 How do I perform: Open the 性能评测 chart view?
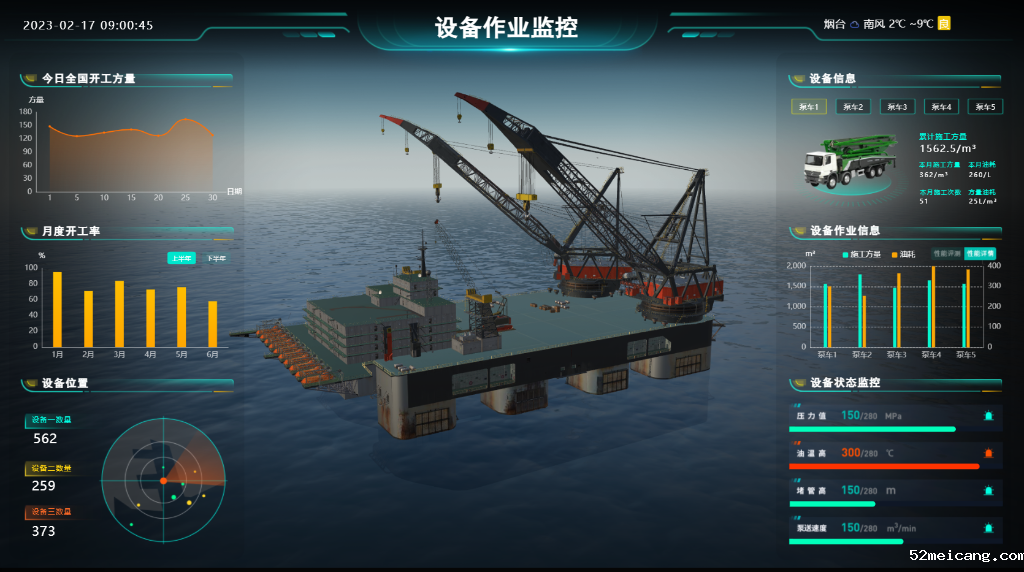(946, 254)
